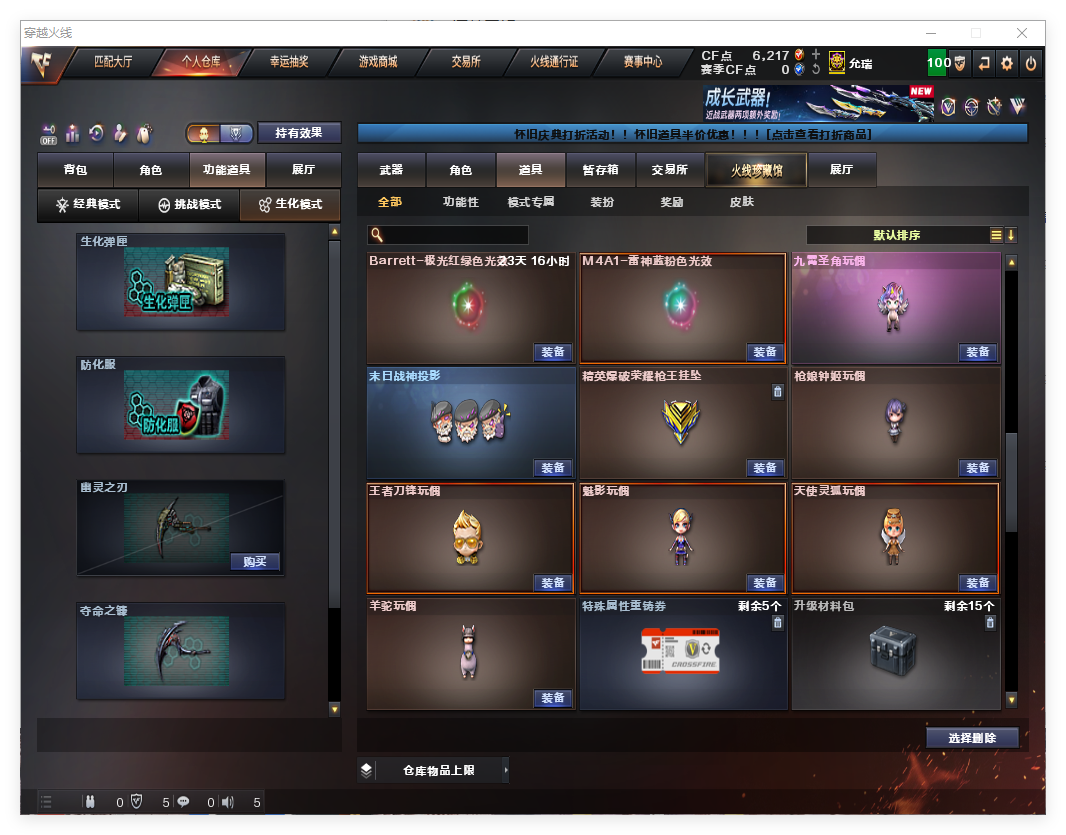This screenshot has height=835, width=1066.
Task: Switch to the 暂存箱 temporary storage tab
Action: [x=600, y=170]
